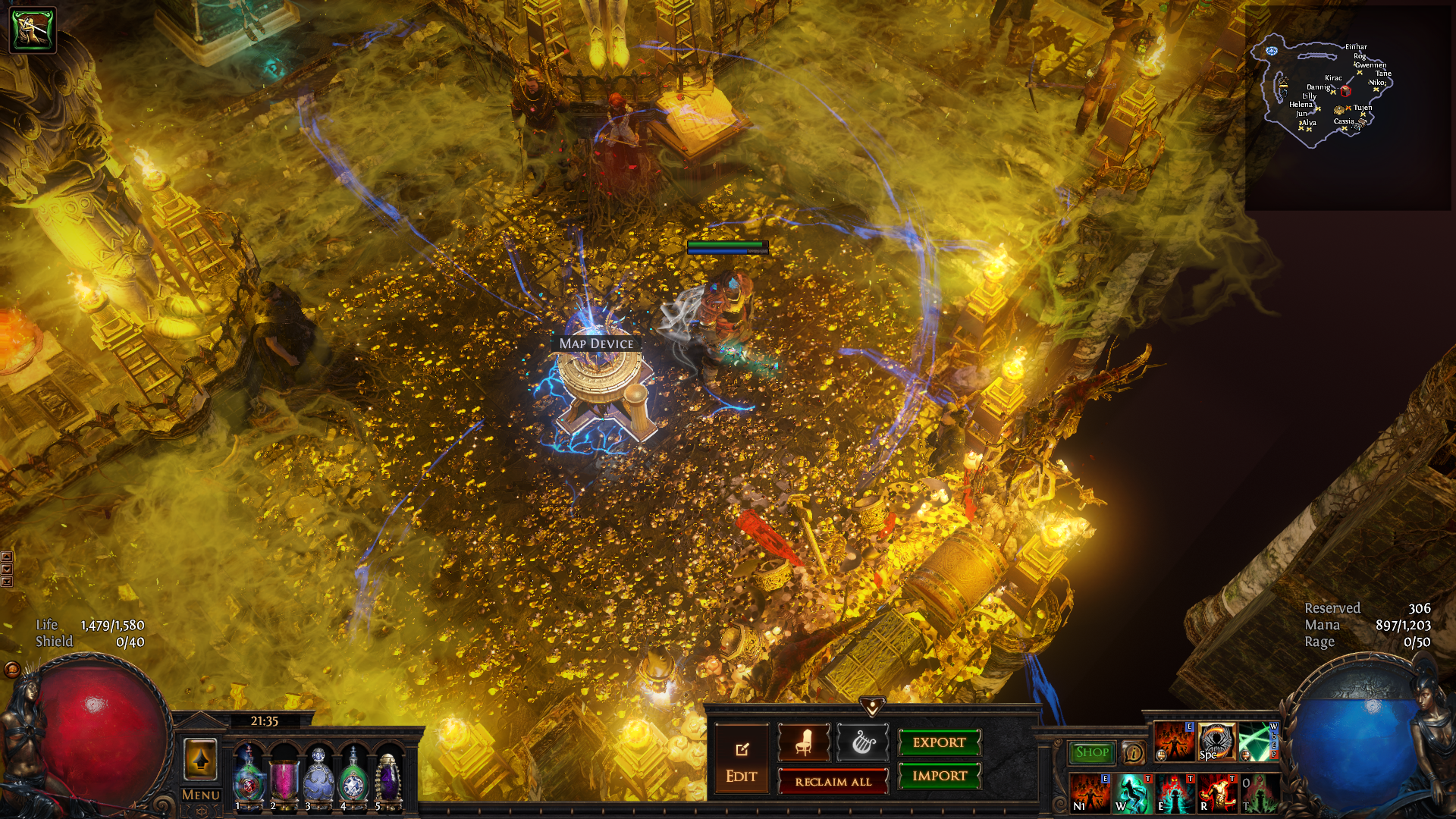Image resolution: width=1456 pixels, height=819 pixels.
Task: Click the round info icon beside Shop
Action: pyautogui.click(x=1133, y=753)
